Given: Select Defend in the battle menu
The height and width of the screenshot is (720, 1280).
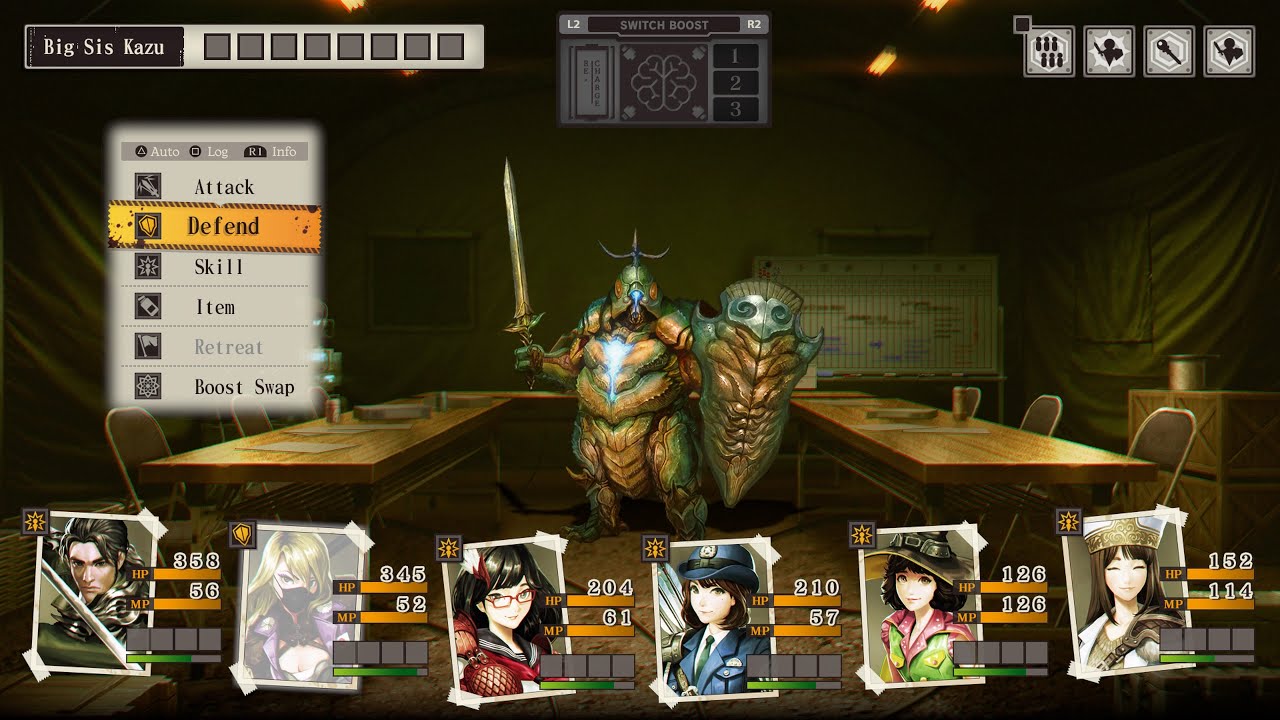Looking at the screenshot, I should click(x=223, y=226).
